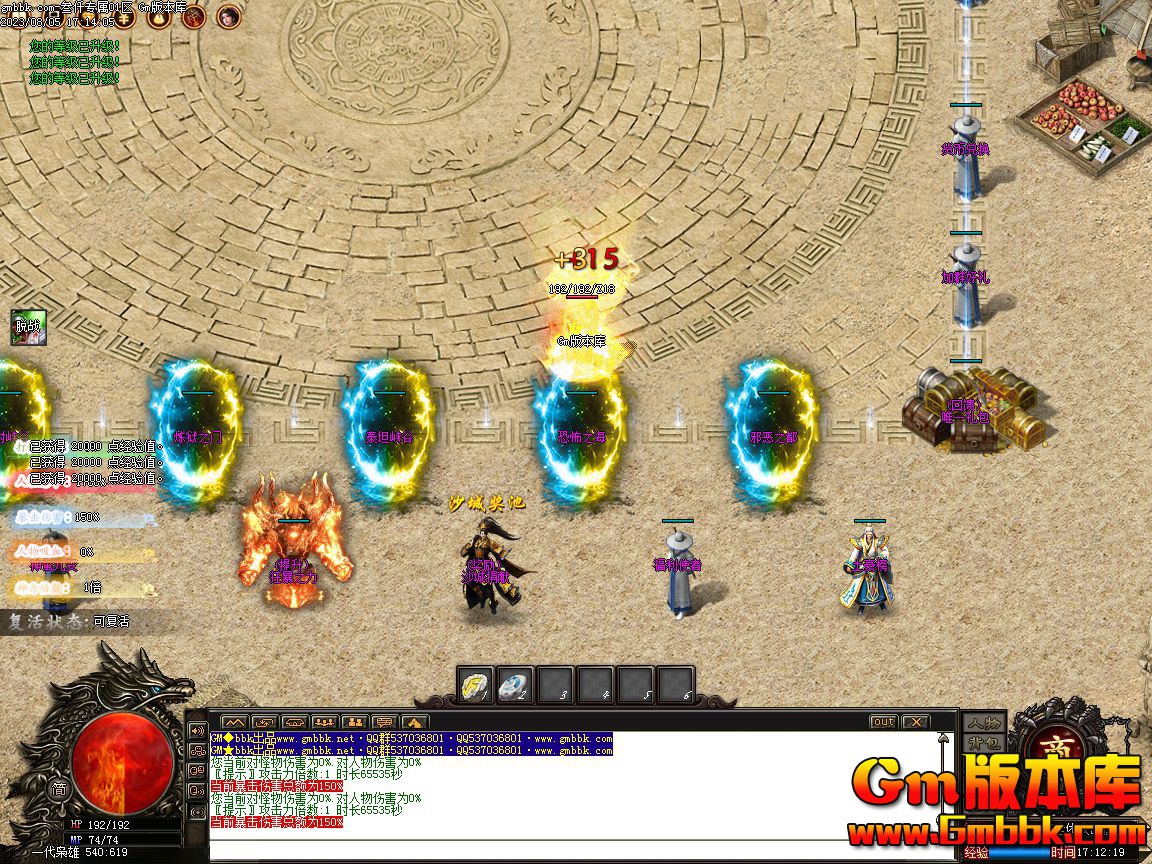The image size is (1152, 864).
Task: Use the silver item in hotbar slot 2
Action: (515, 685)
